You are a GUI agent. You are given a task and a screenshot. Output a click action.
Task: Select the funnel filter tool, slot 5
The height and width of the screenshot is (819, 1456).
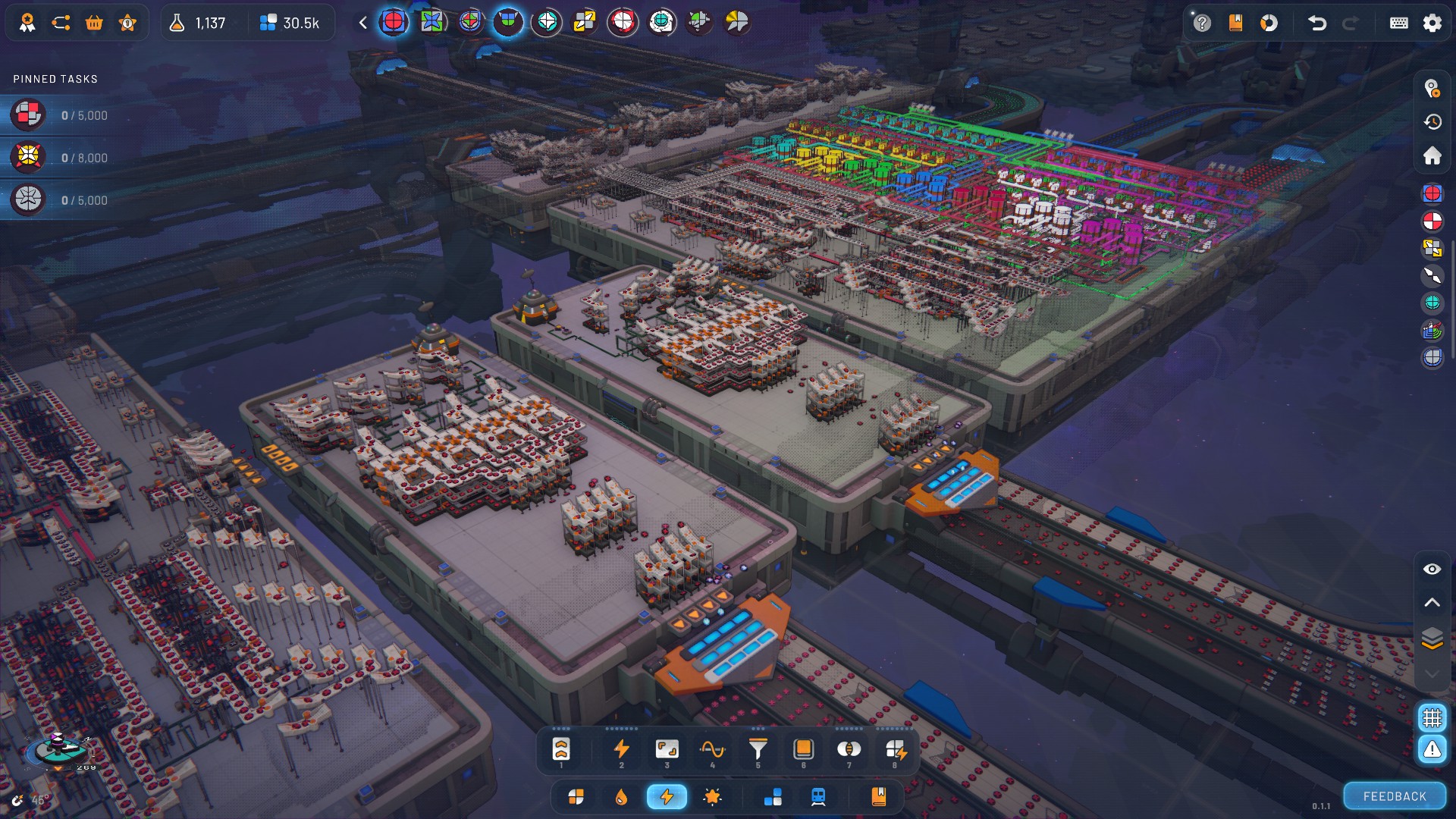tap(758, 750)
